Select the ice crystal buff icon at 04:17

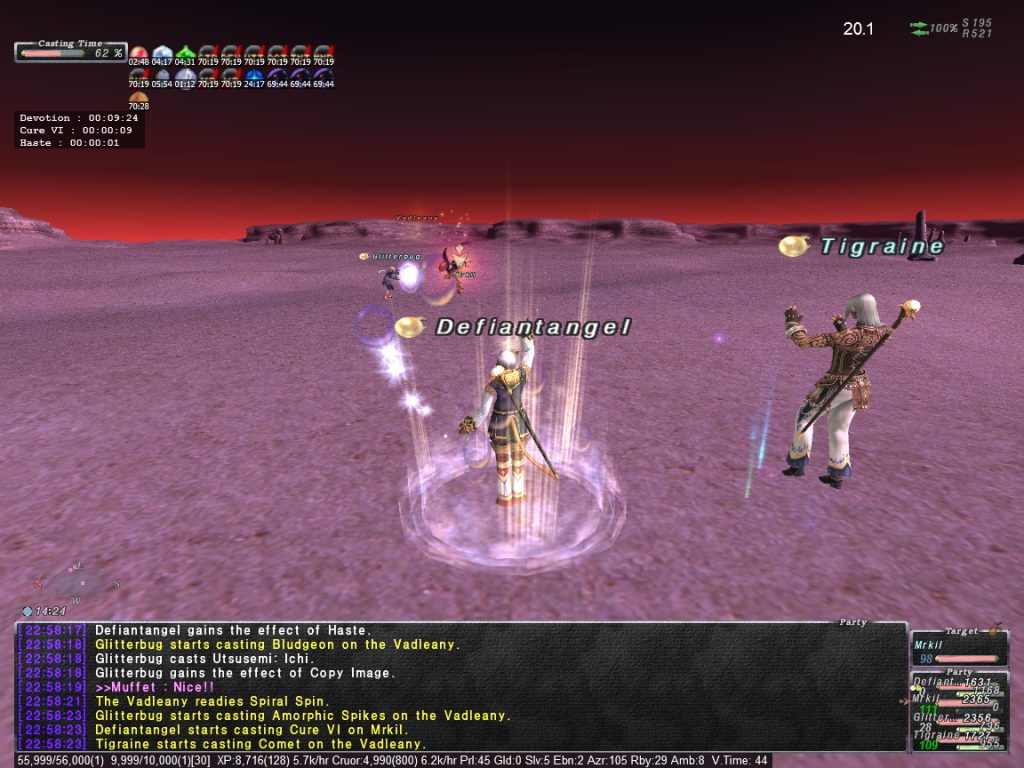tap(161, 53)
